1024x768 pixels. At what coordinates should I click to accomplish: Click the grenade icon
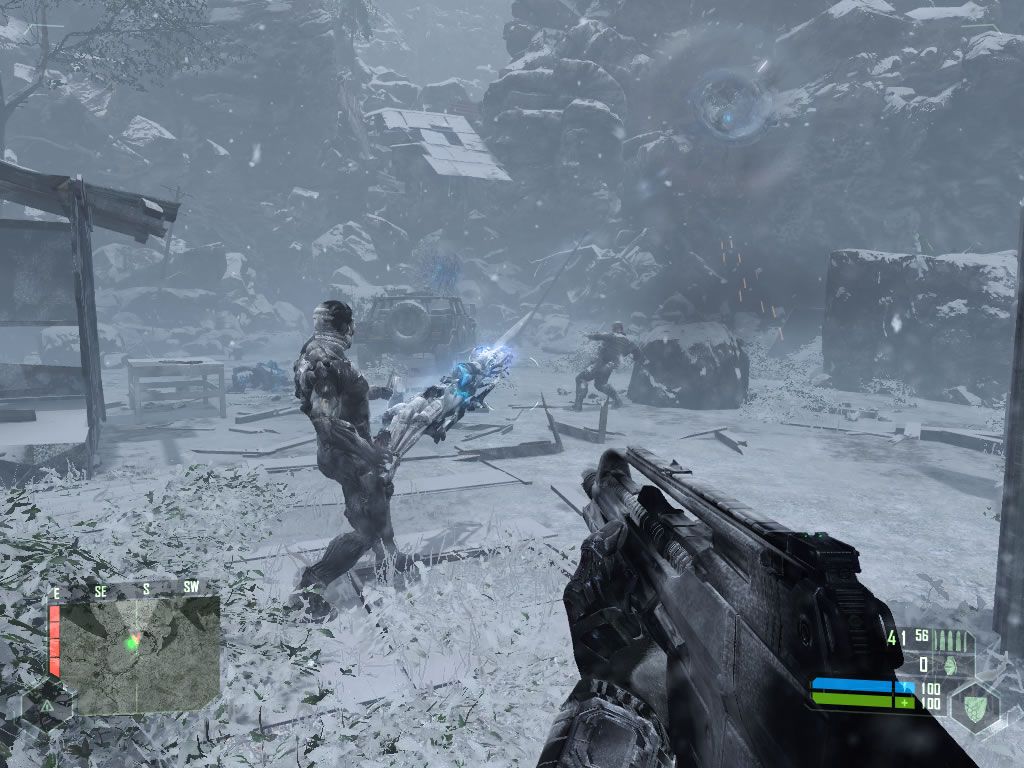(x=951, y=665)
